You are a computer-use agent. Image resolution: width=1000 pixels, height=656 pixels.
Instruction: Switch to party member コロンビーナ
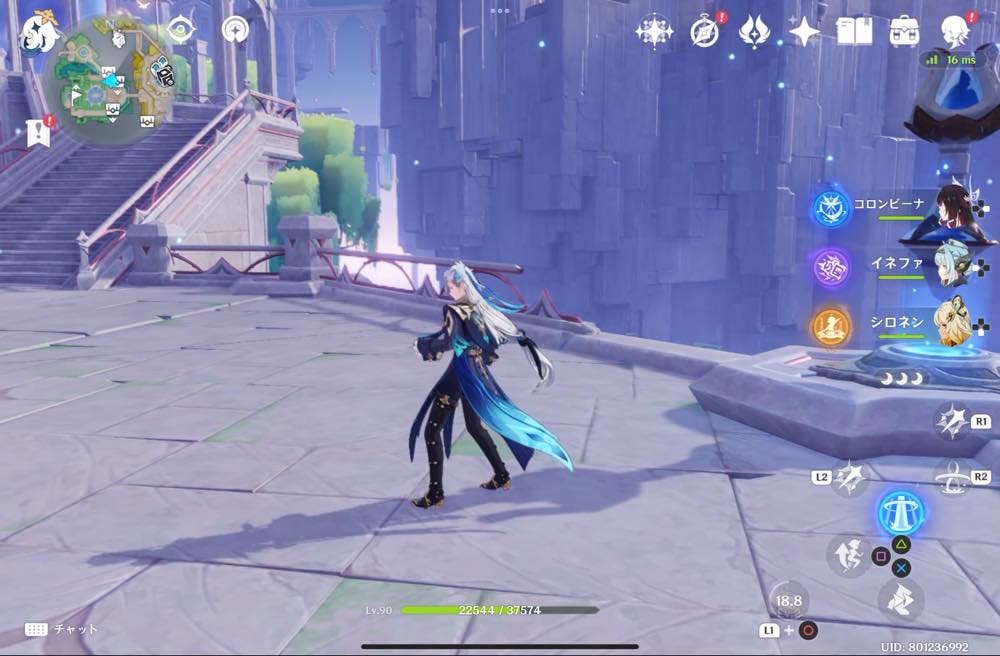[955, 208]
